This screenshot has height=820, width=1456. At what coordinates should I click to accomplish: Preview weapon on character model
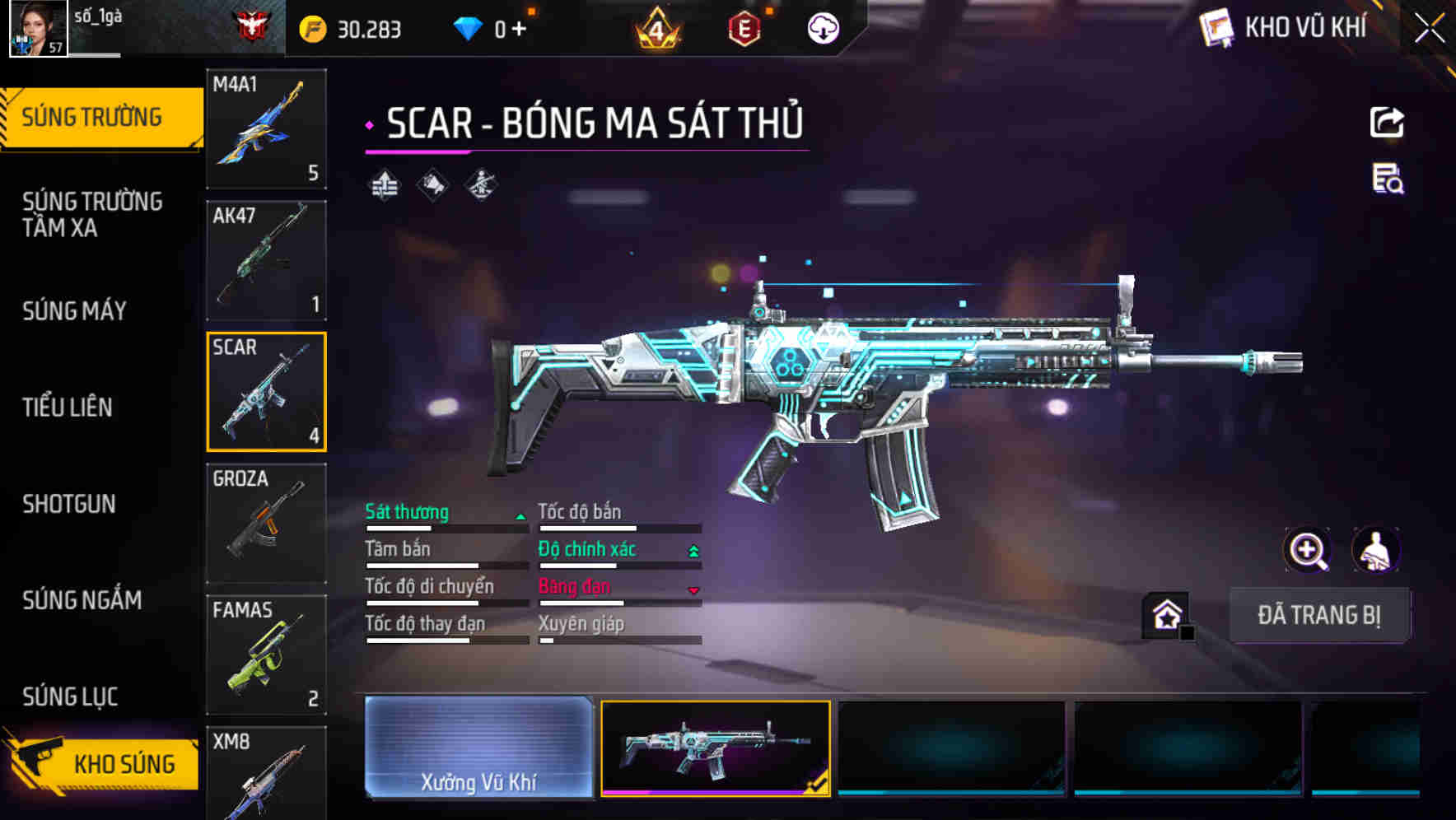click(1375, 550)
